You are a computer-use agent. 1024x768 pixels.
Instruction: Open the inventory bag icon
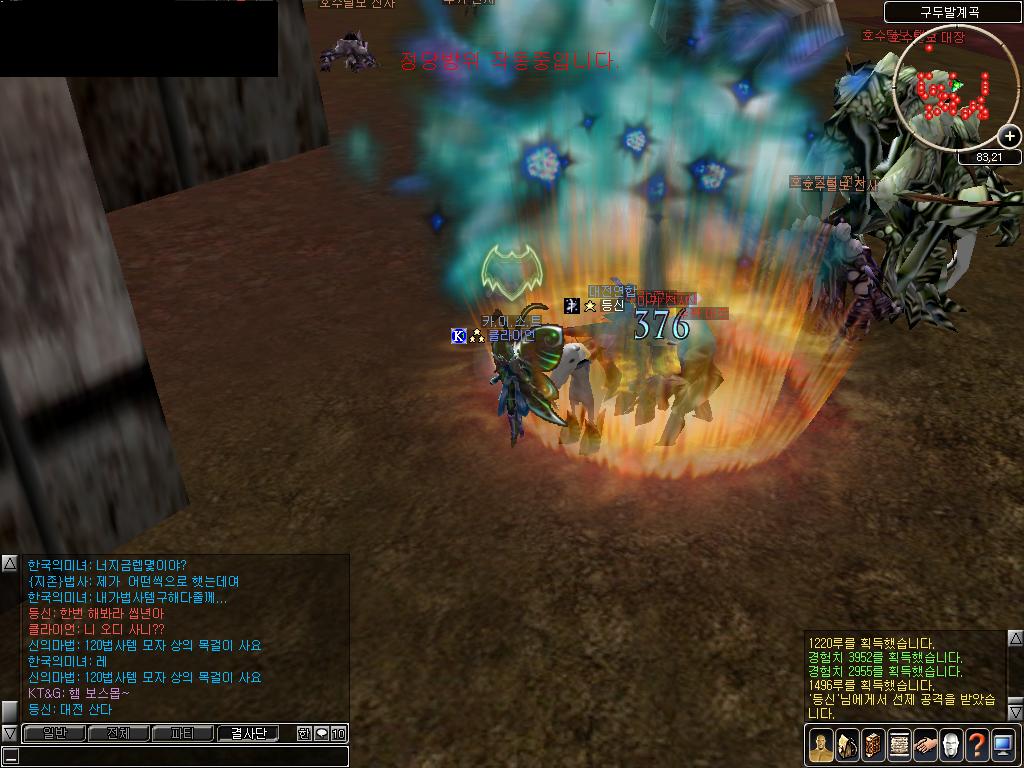coord(846,744)
